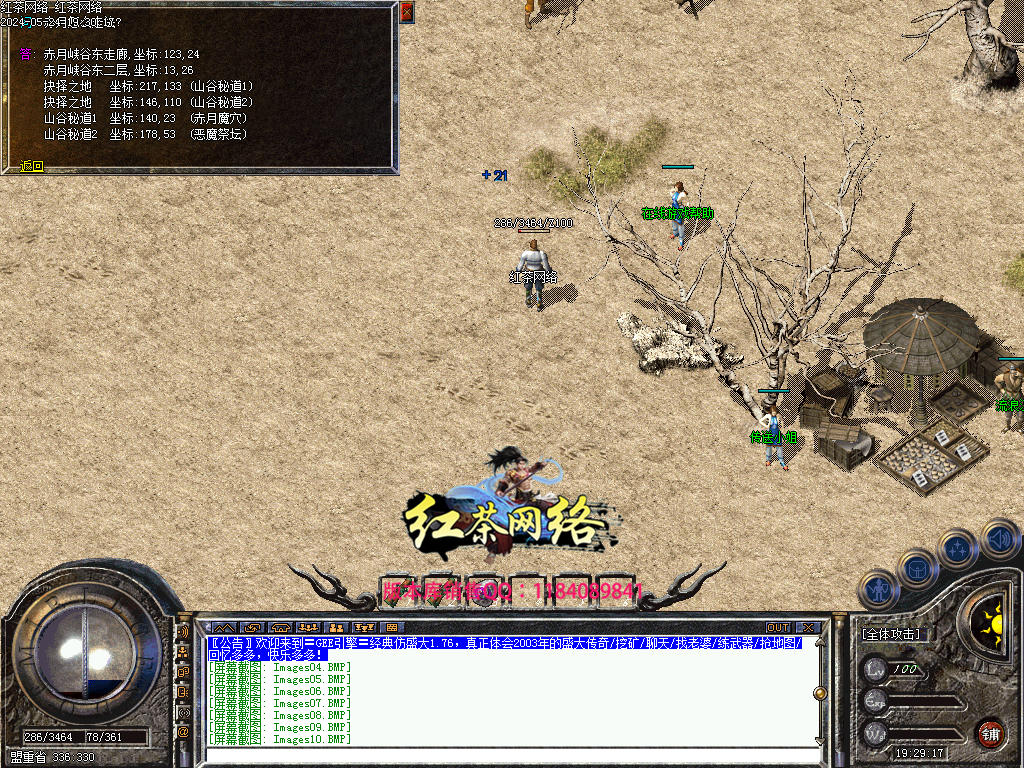Open the character equipment panel
Screen dimensions: 1024x768
877,589
